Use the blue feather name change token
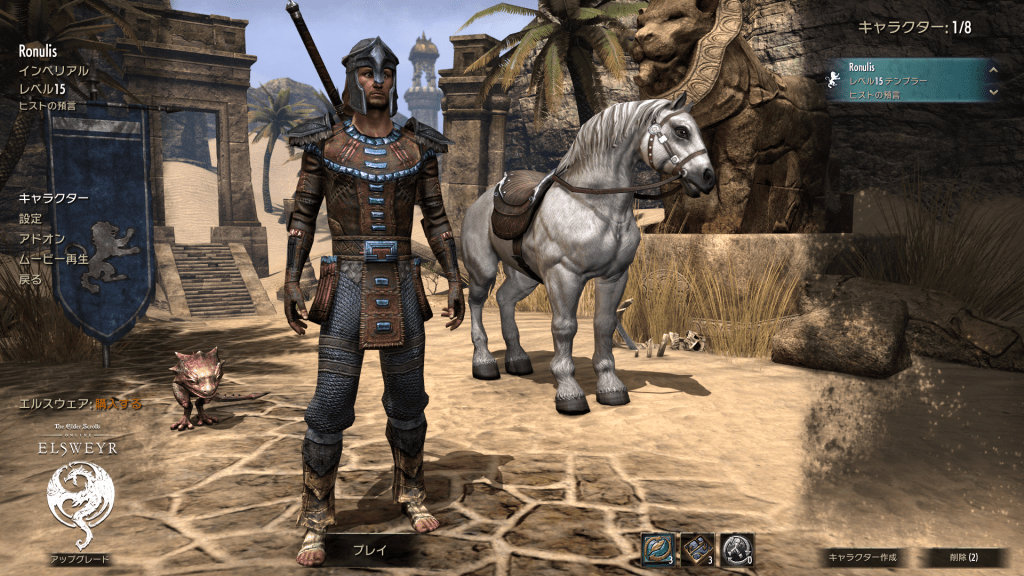The height and width of the screenshot is (576, 1024). click(658, 548)
